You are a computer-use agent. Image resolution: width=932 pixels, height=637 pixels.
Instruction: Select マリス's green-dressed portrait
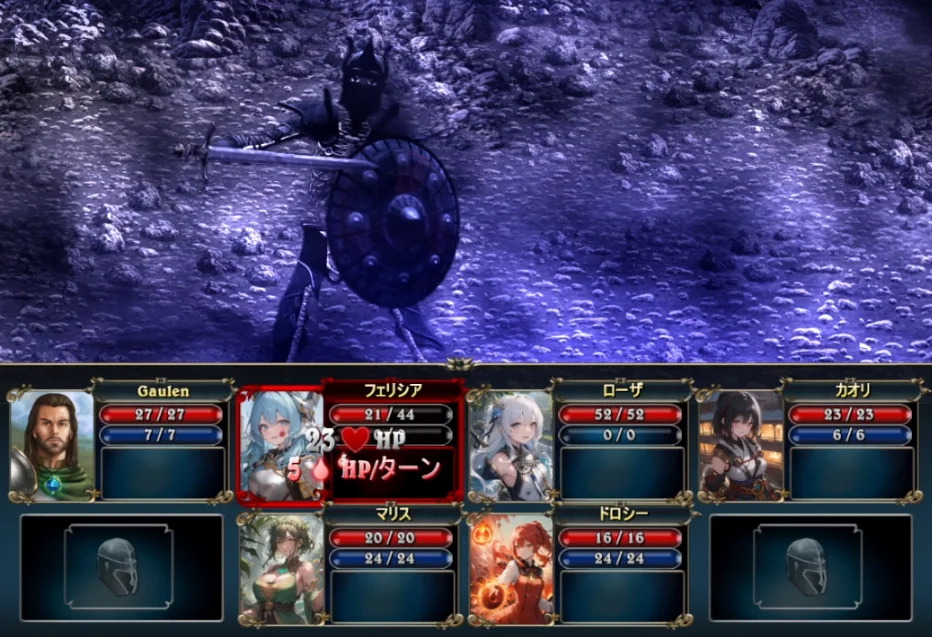[281, 568]
